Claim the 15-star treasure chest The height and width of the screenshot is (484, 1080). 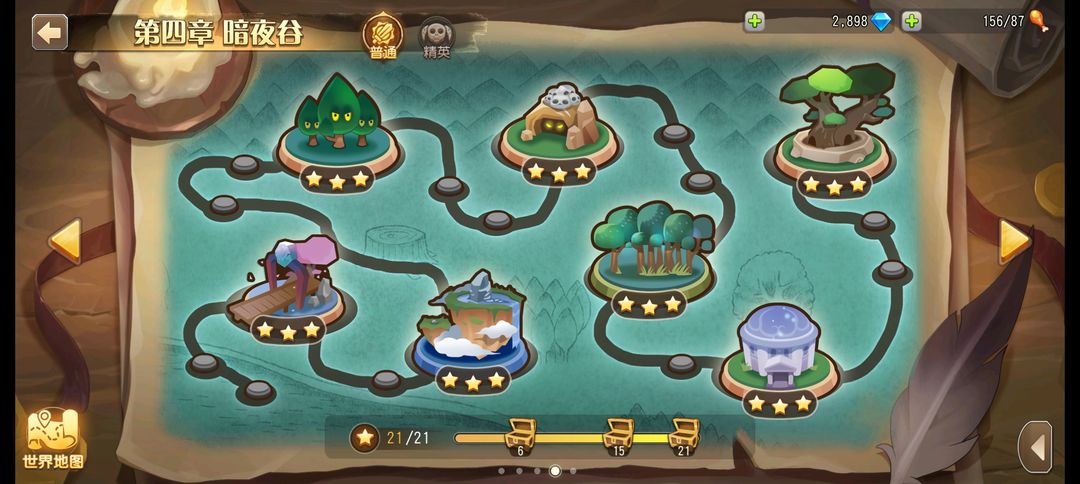click(x=618, y=436)
